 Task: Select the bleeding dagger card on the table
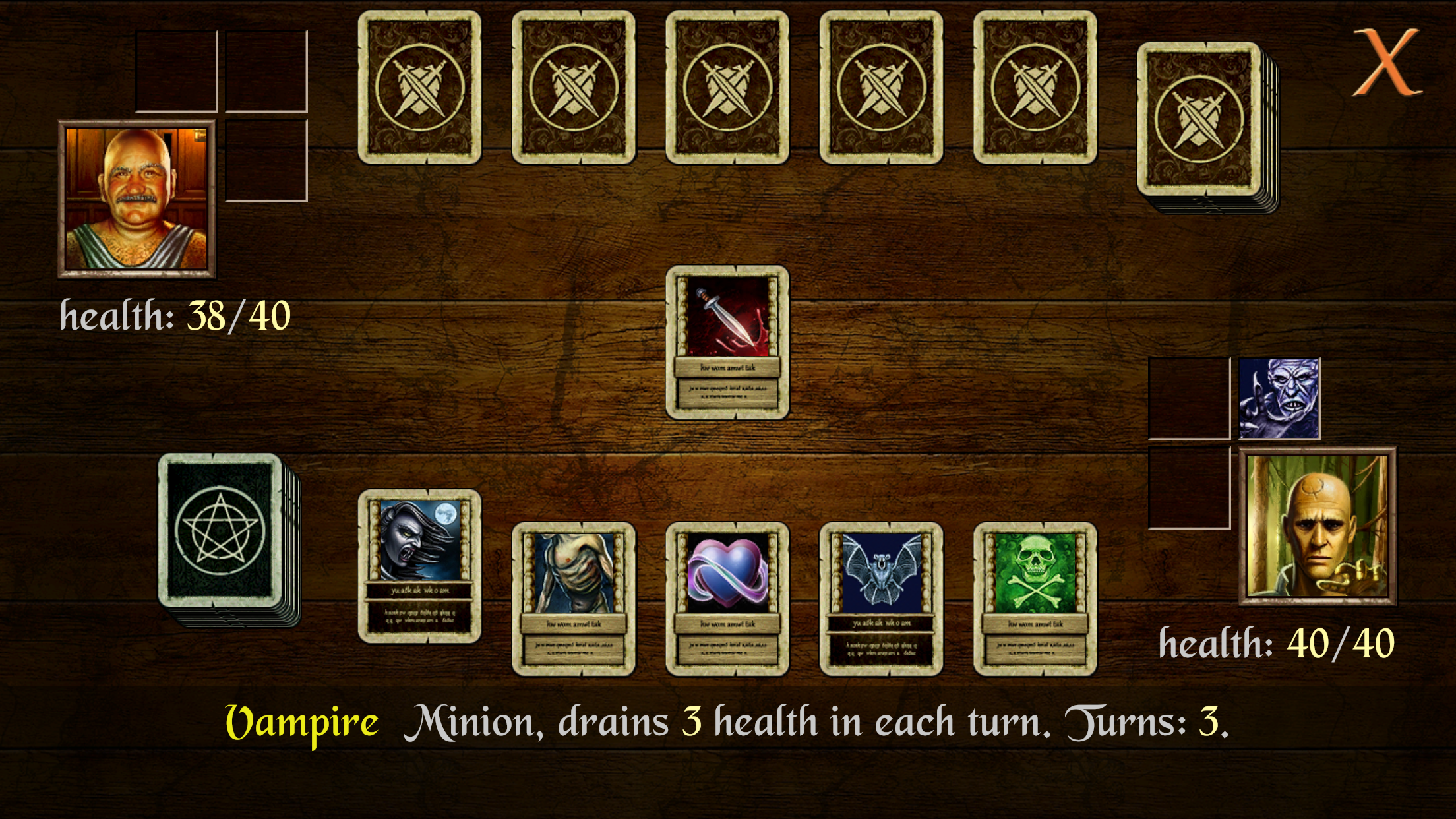point(729,343)
